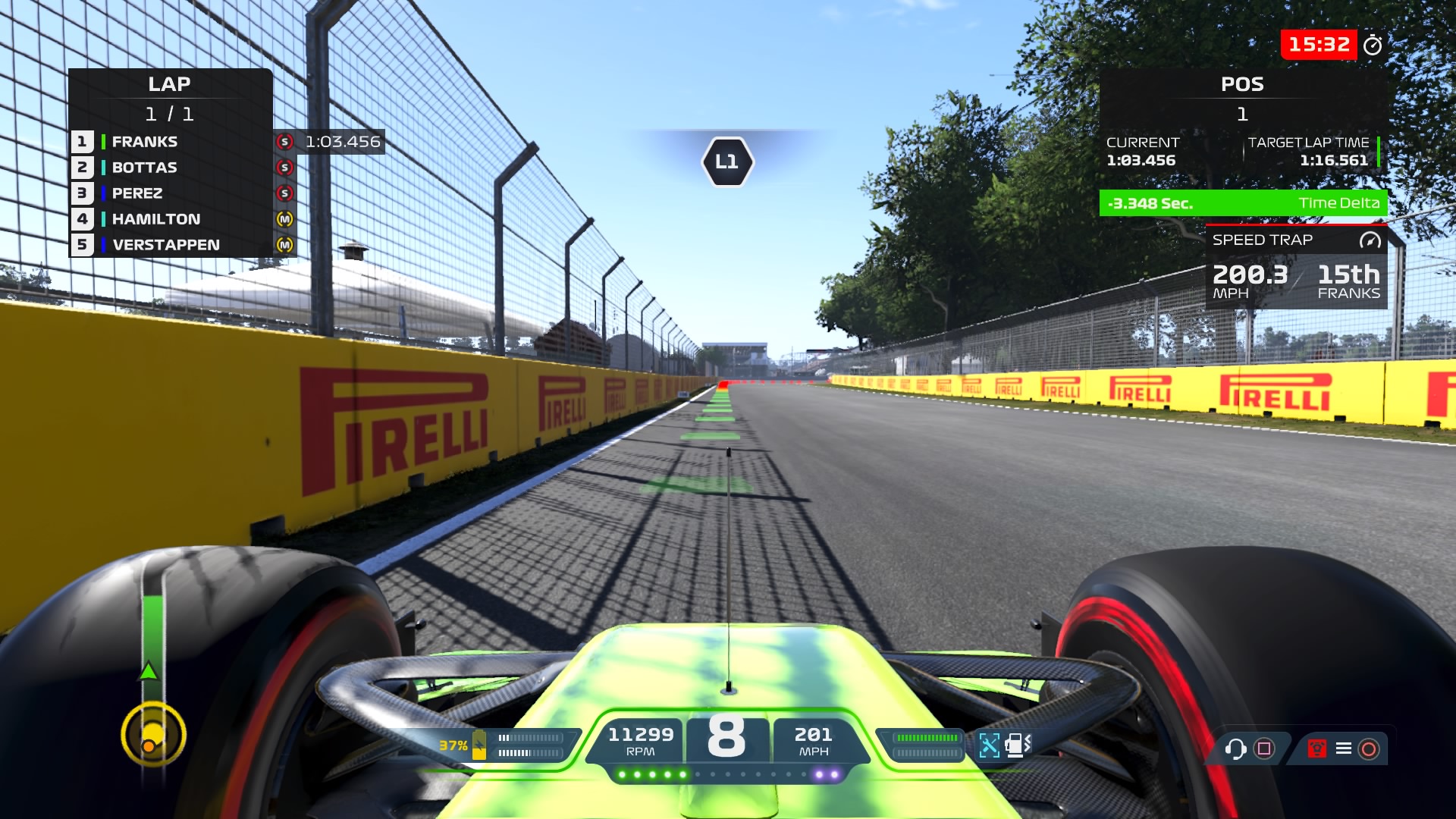Pick VERSTAPPEN in the standings list
1456x819 pixels.
pos(166,245)
